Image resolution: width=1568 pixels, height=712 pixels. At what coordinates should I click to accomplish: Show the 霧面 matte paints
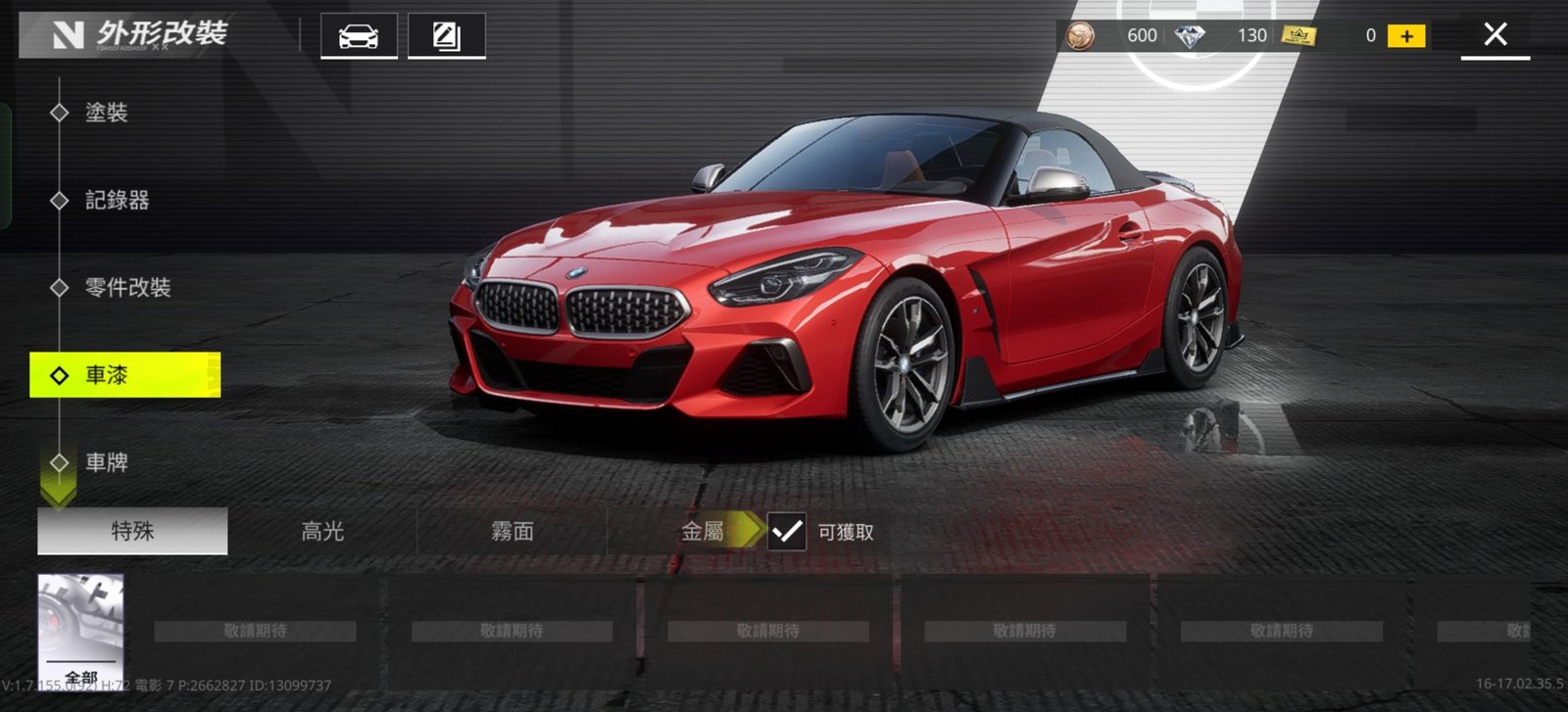coord(512,531)
